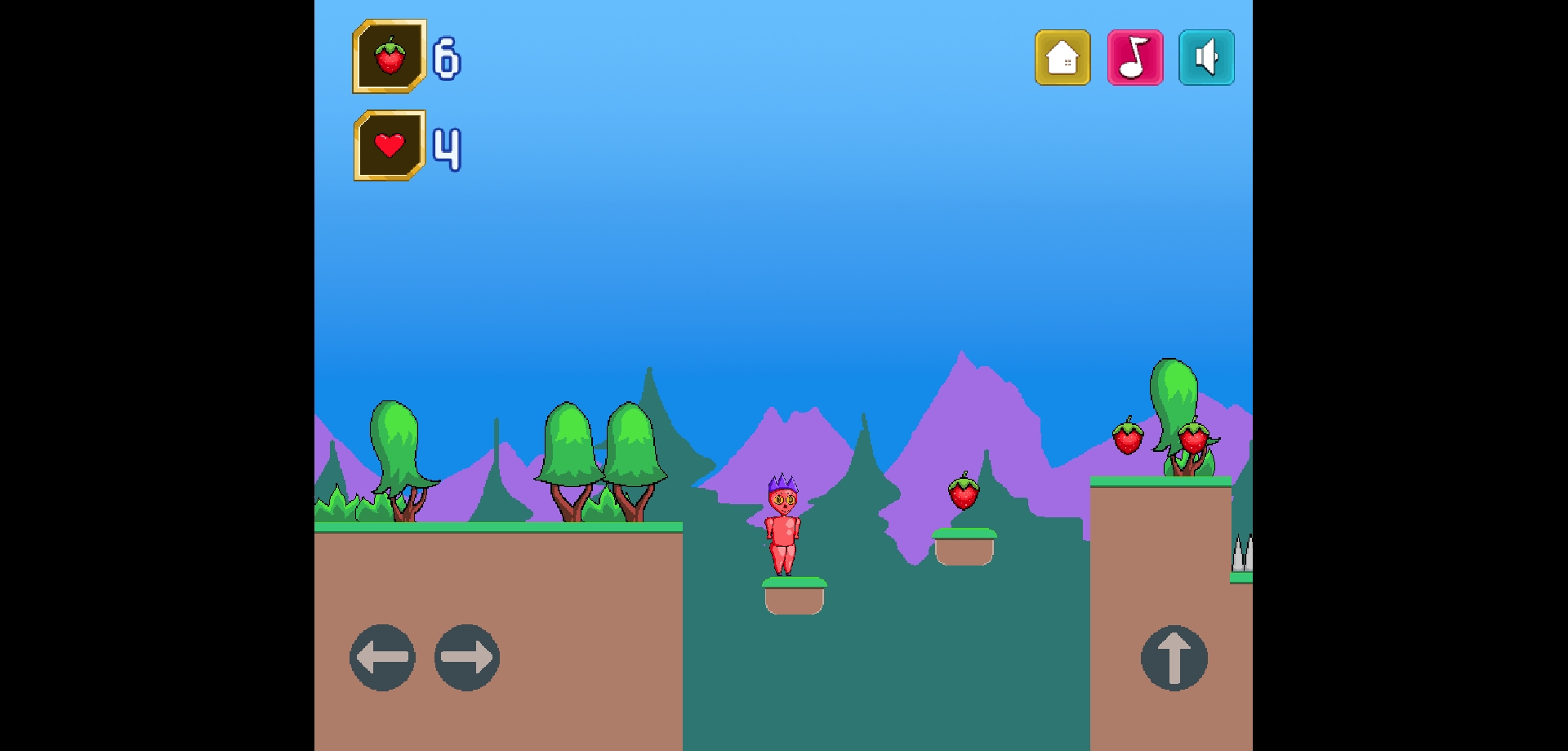Toggle the sound effects speaker
Screen dimensions: 1568x751
(1206, 58)
